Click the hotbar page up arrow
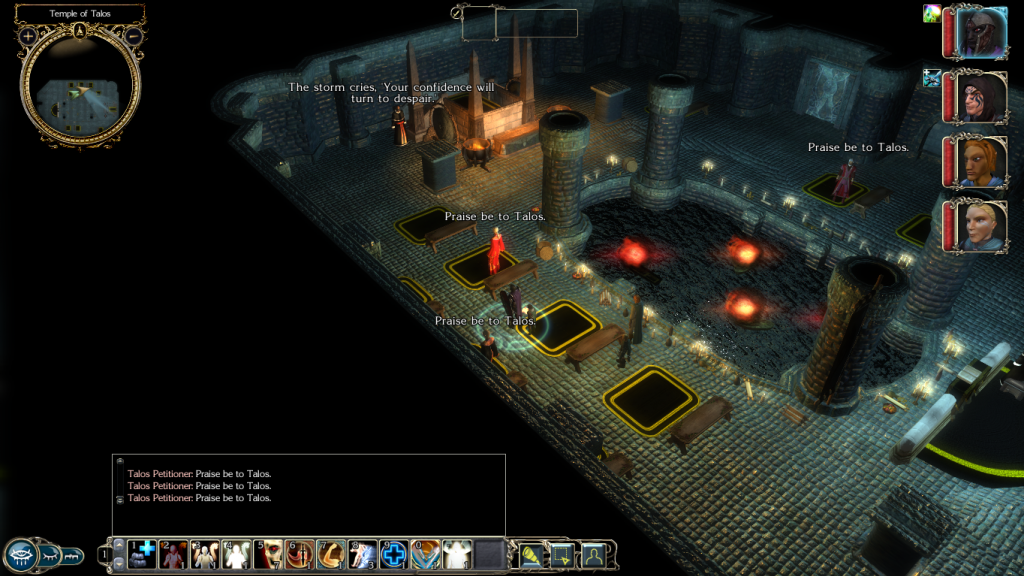1024x576 pixels. coord(119,545)
